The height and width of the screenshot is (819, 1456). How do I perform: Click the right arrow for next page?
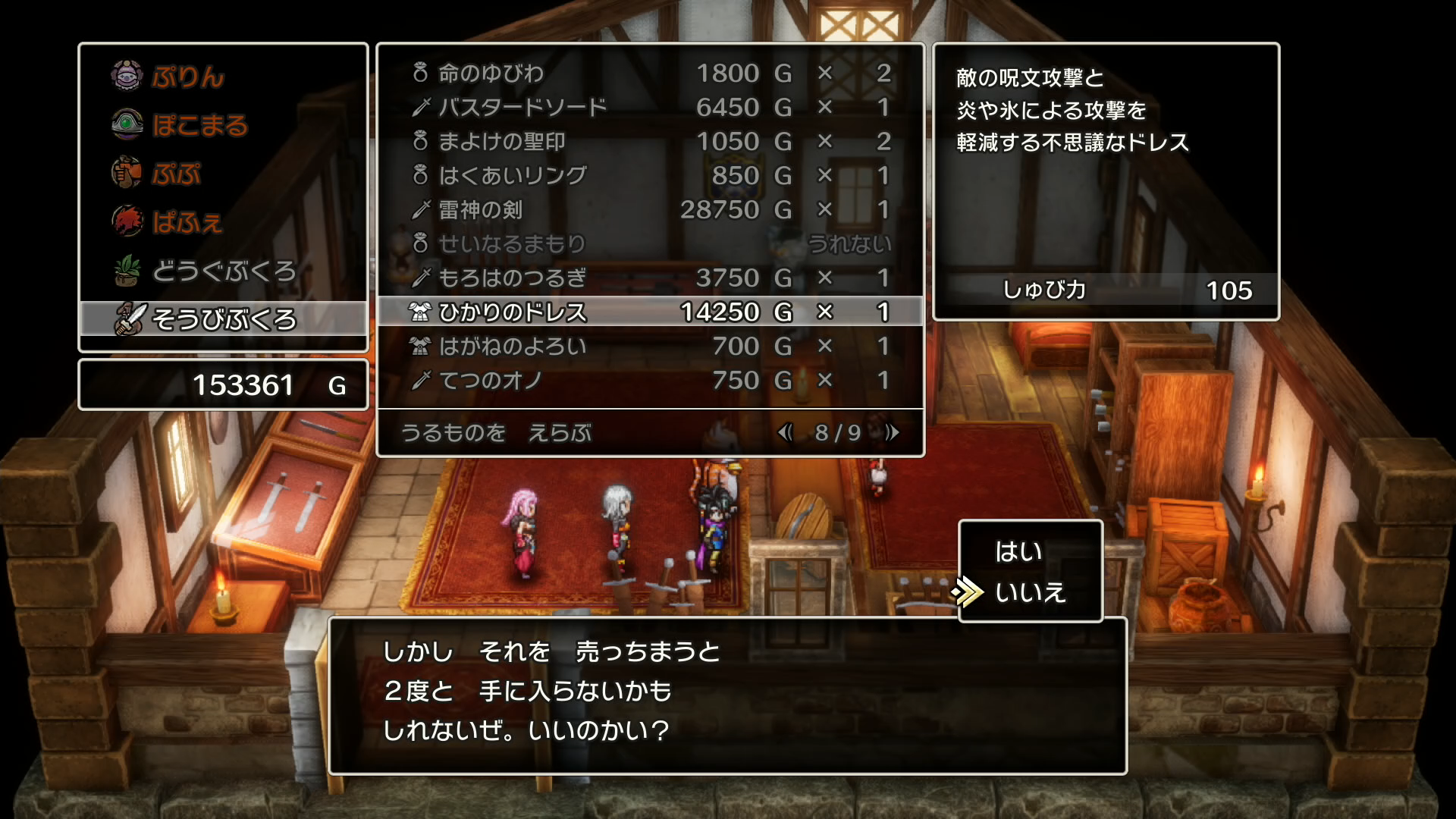[891, 433]
